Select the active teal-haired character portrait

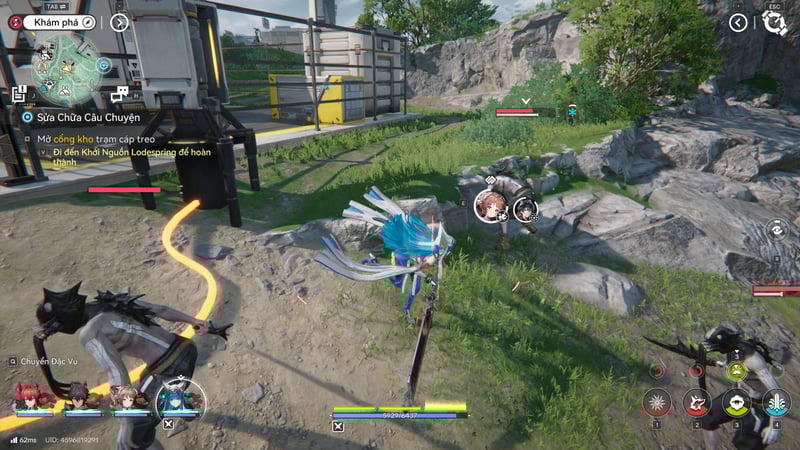pos(180,398)
